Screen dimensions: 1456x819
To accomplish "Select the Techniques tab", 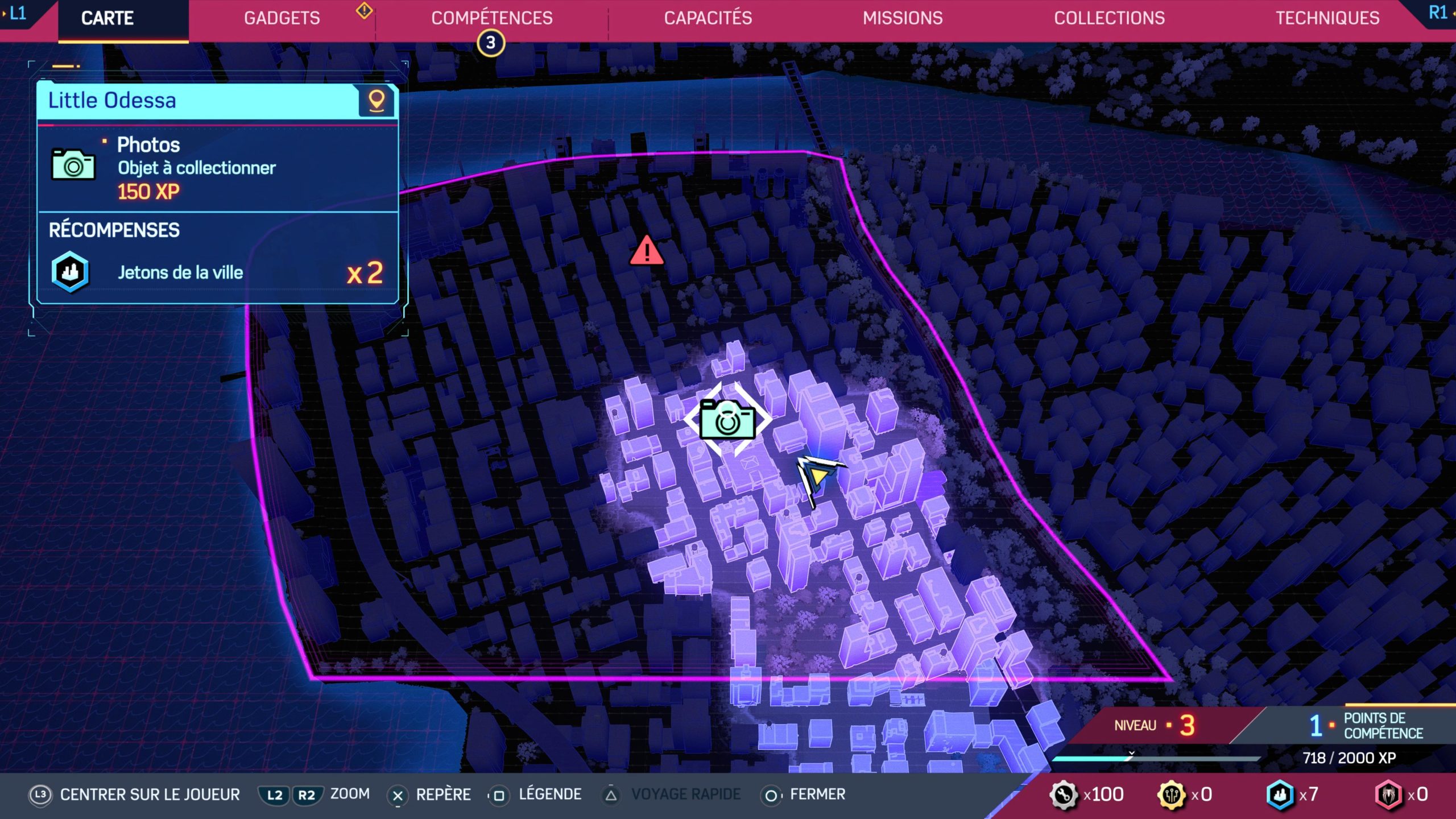I will [1327, 18].
